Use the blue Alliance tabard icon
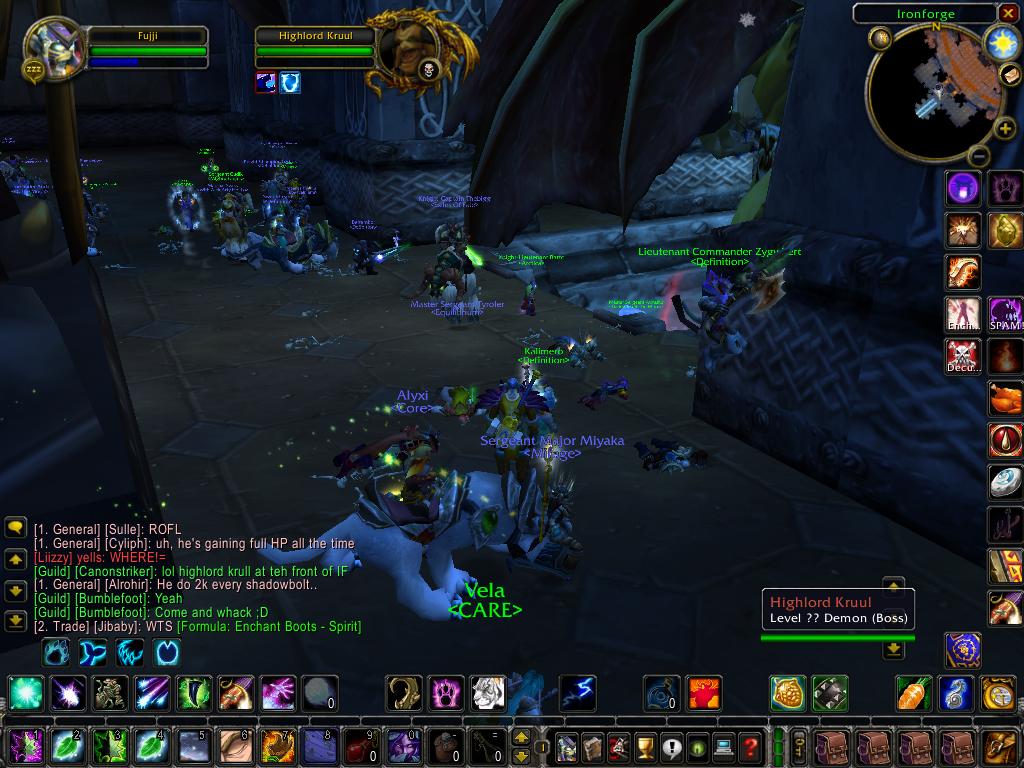The width and height of the screenshot is (1024, 768). 963,650
